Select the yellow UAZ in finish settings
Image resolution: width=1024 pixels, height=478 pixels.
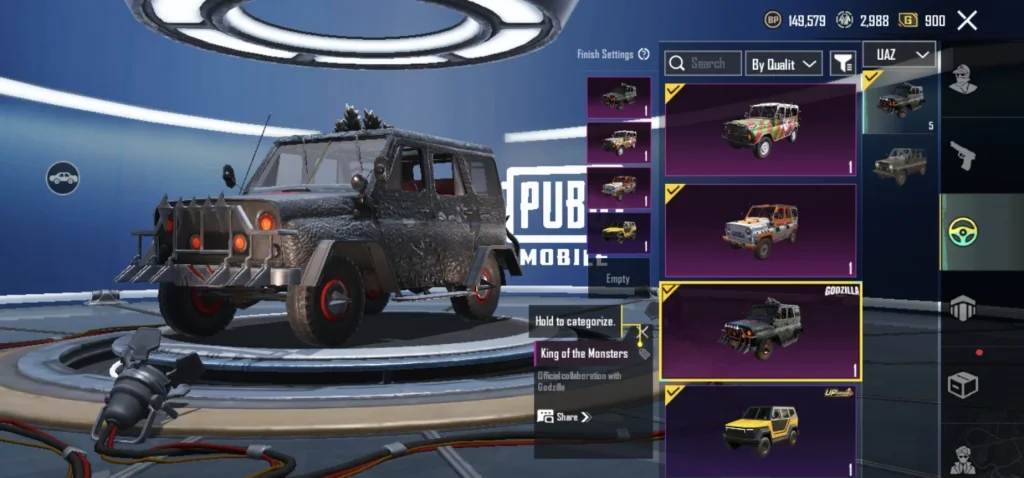(x=618, y=232)
